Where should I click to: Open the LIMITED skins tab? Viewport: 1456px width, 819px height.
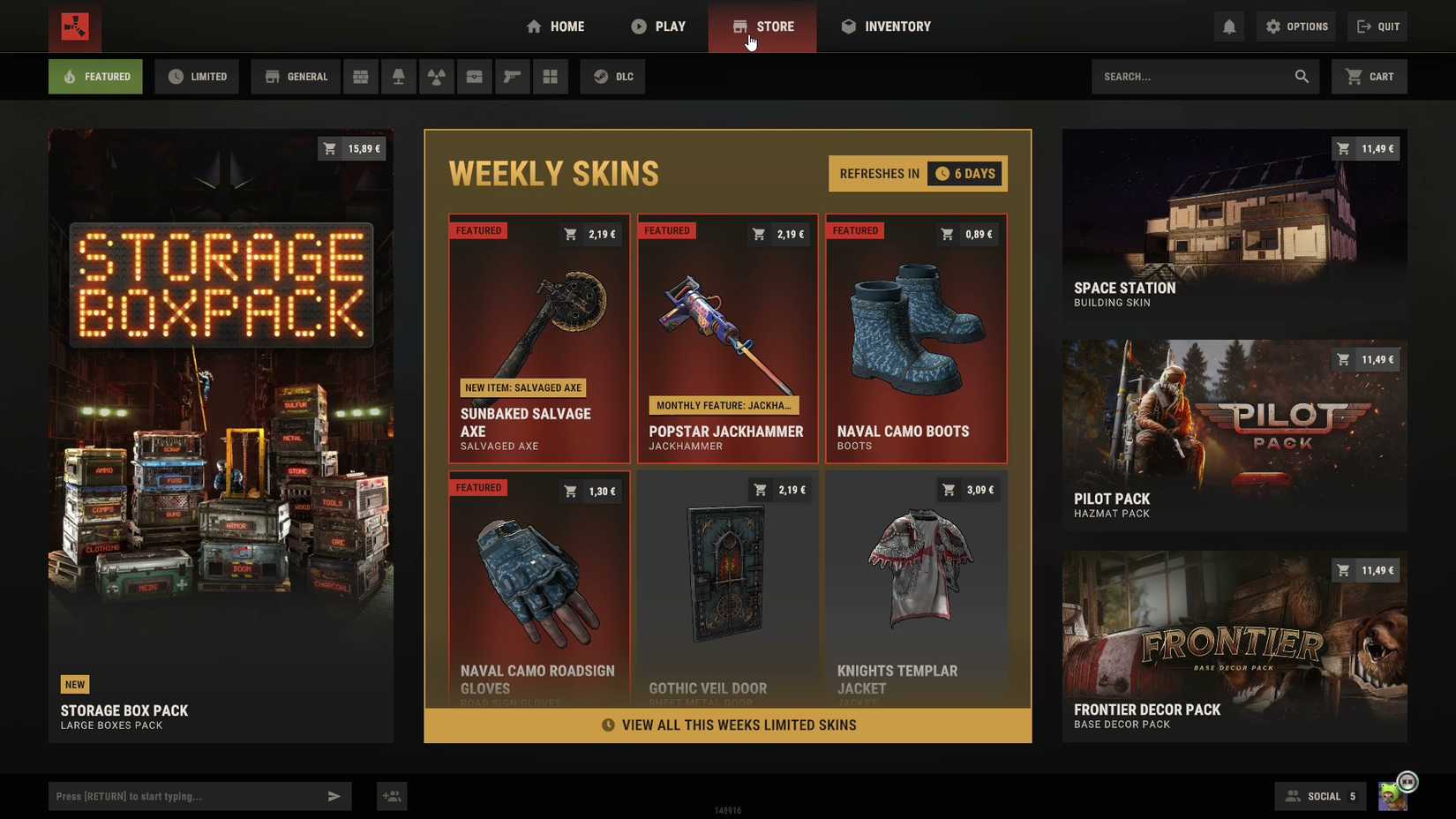tap(196, 76)
